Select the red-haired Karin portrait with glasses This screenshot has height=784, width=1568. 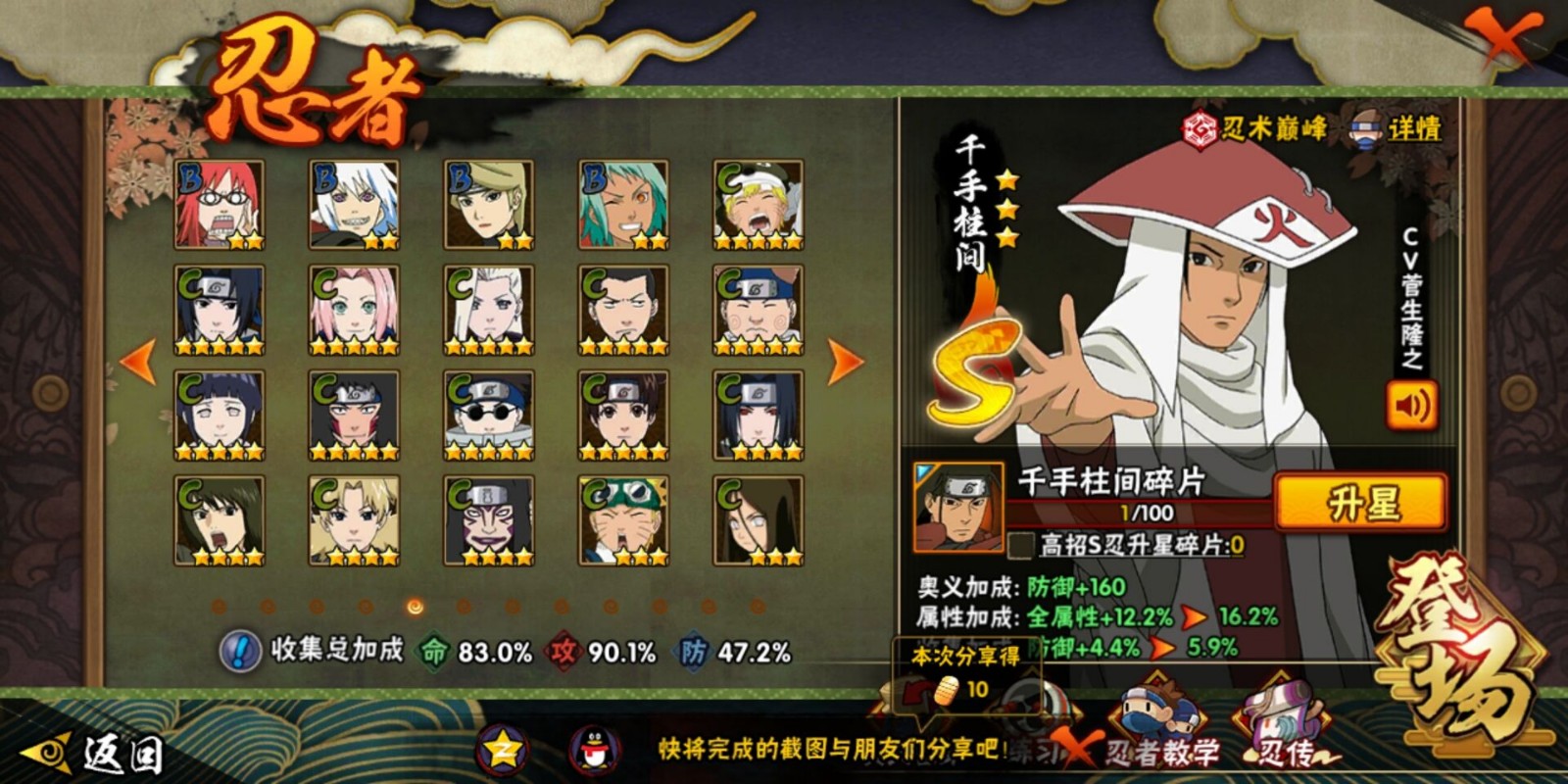click(x=220, y=205)
